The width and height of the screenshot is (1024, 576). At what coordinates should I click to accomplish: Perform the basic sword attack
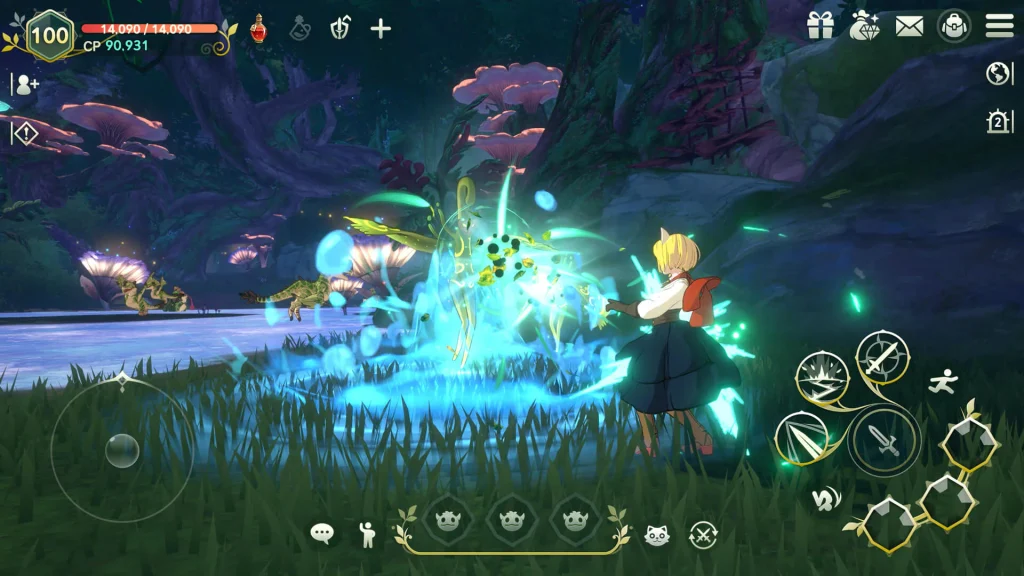(884, 441)
